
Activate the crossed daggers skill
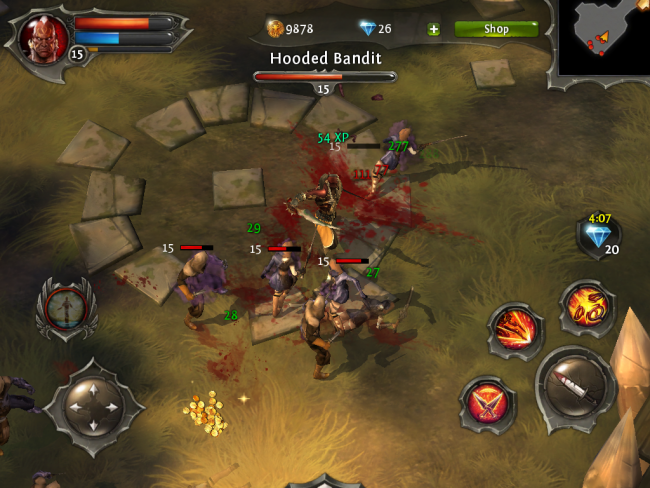488,404
